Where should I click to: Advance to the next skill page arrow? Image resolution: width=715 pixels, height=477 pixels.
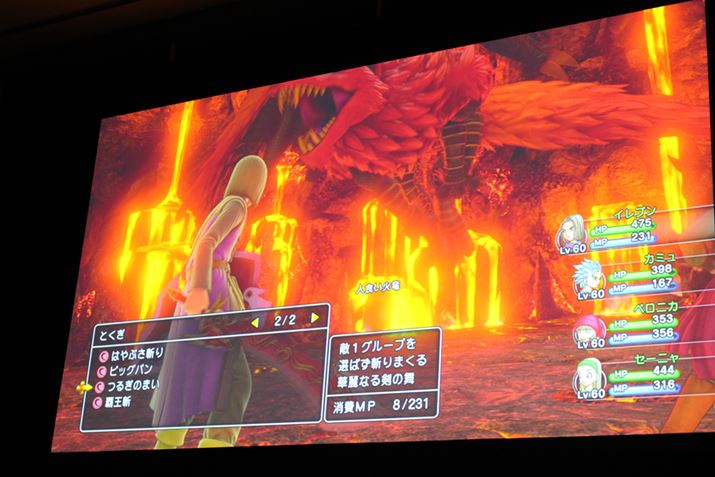316,318
